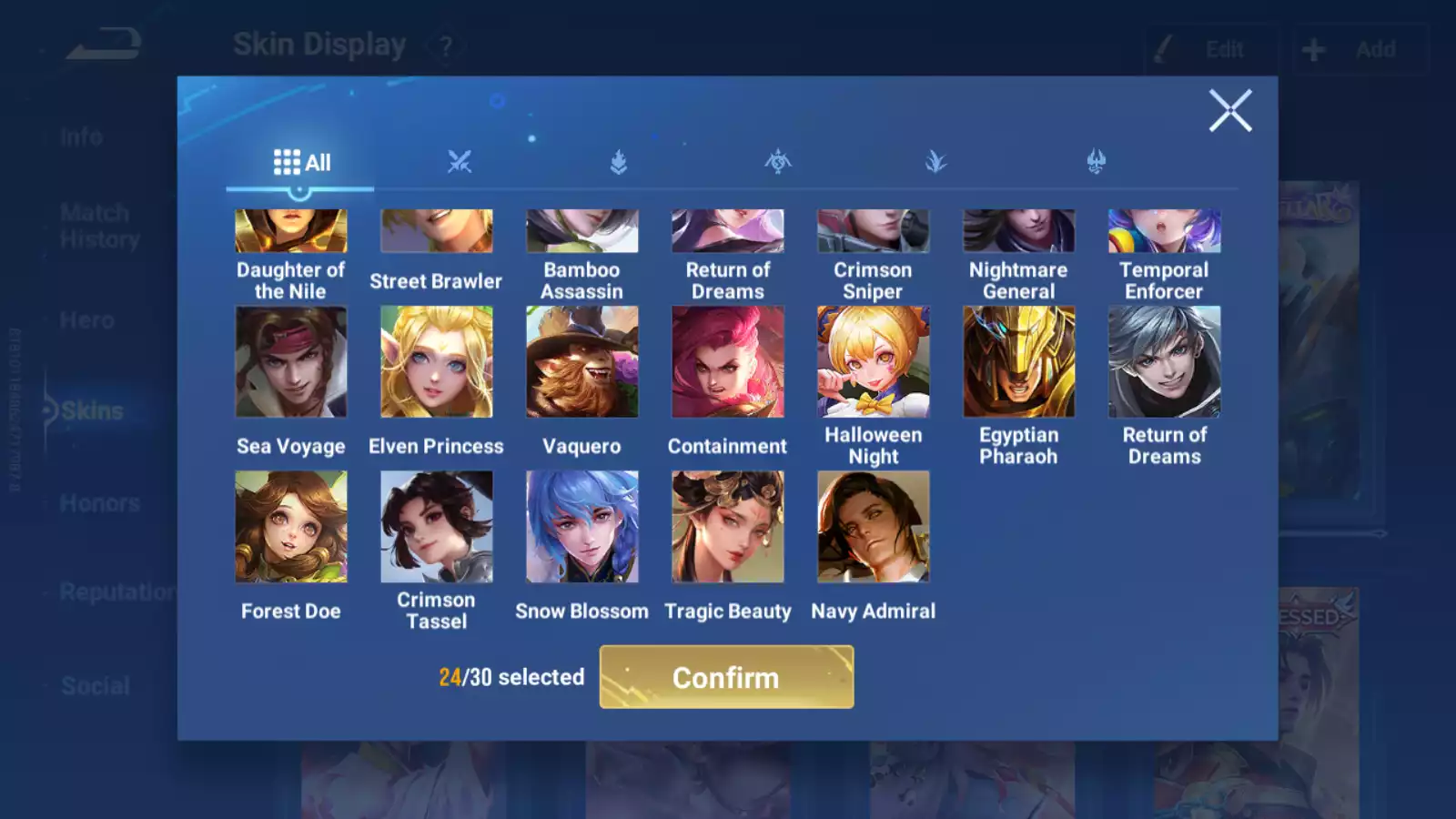The image size is (1456, 819).
Task: Pick the Bamboo Assassin skin
Action: pyautogui.click(x=581, y=232)
